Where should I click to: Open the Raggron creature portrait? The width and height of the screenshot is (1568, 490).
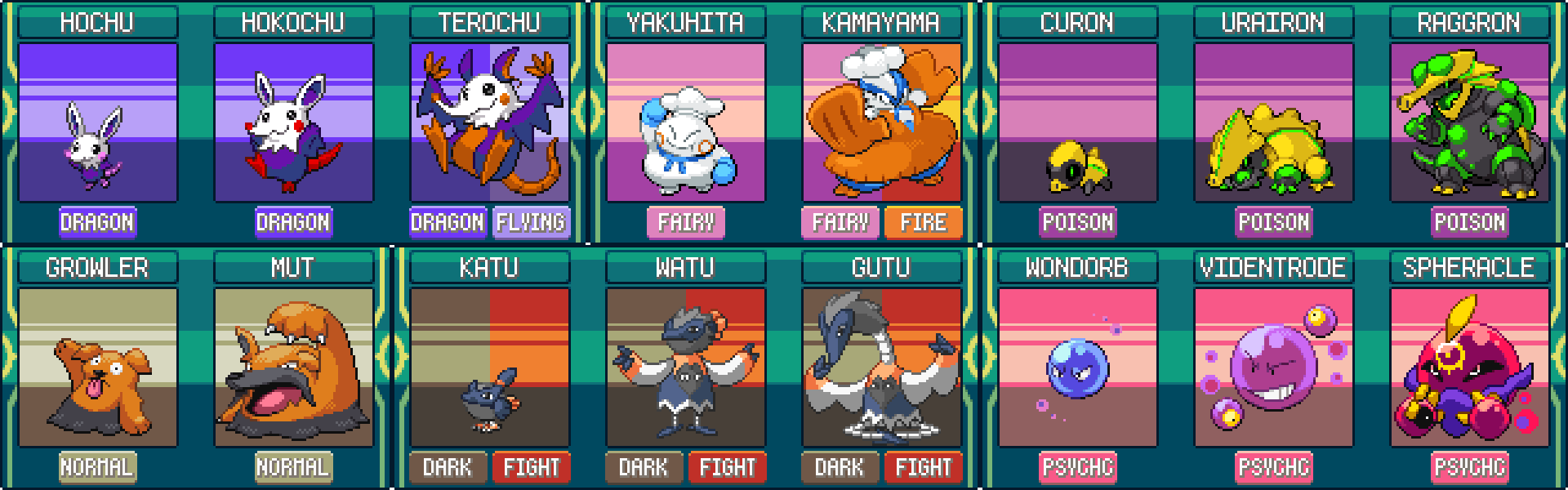pos(1469,122)
